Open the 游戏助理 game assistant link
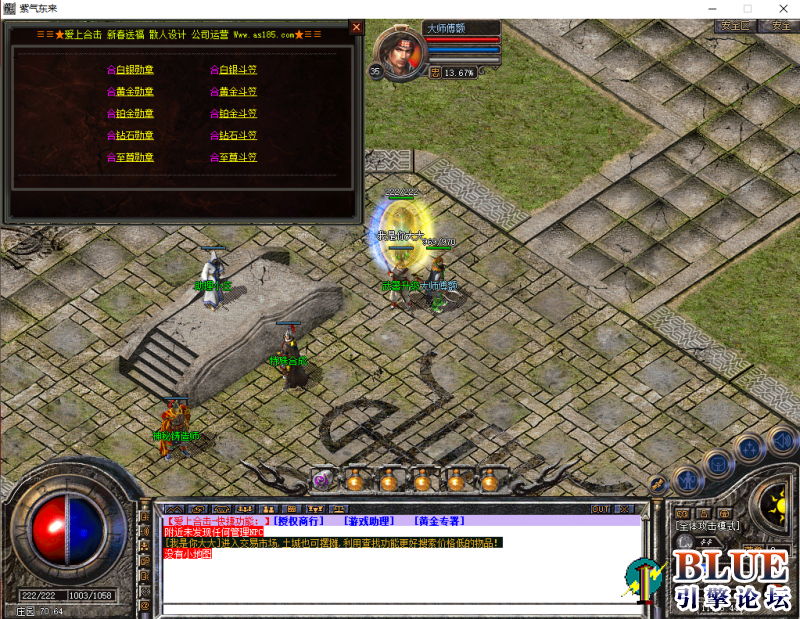This screenshot has height=619, width=800. 368,520
